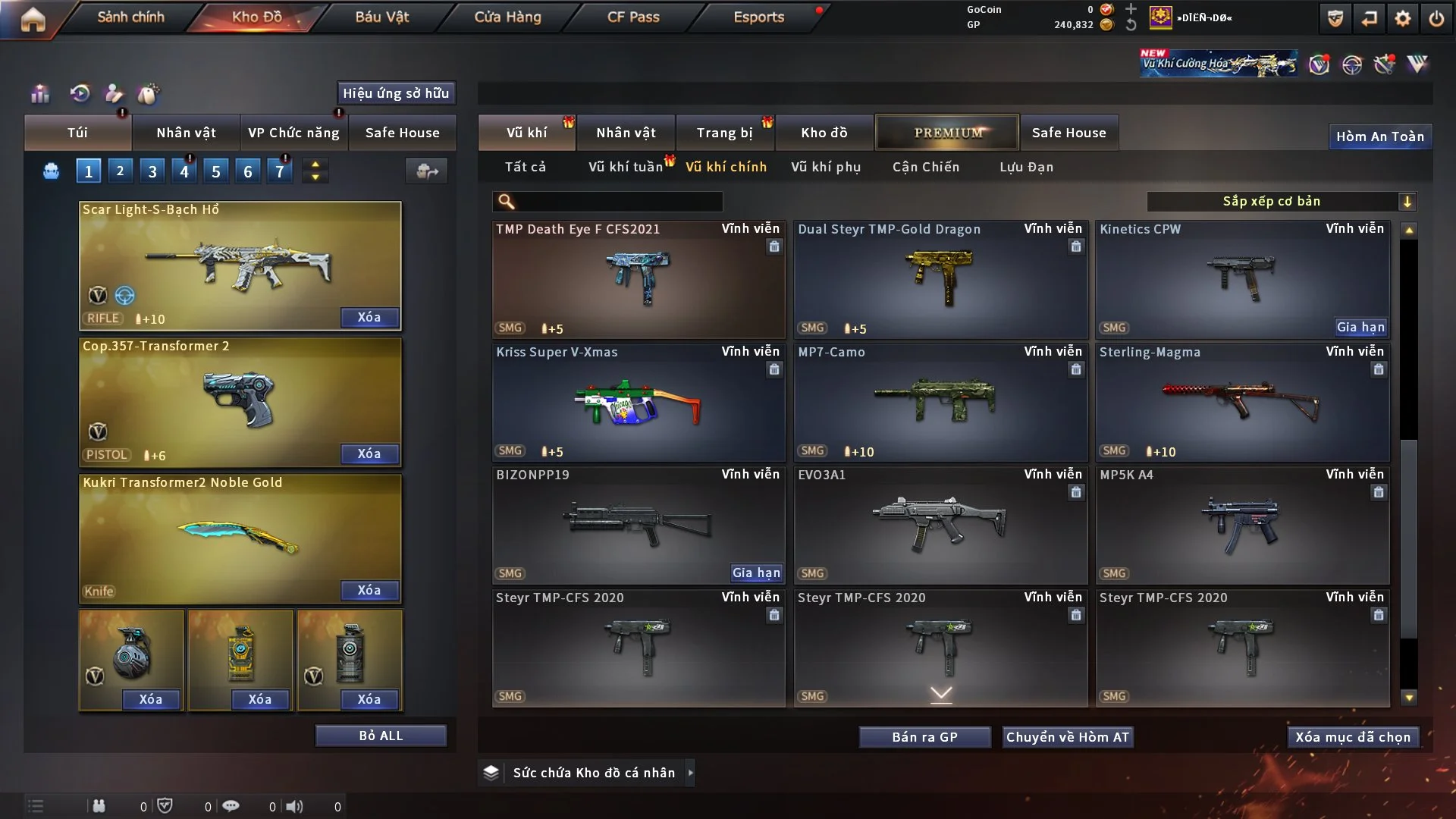Type in the weapon search field
Screen dimensions: 1456x819
(x=618, y=202)
